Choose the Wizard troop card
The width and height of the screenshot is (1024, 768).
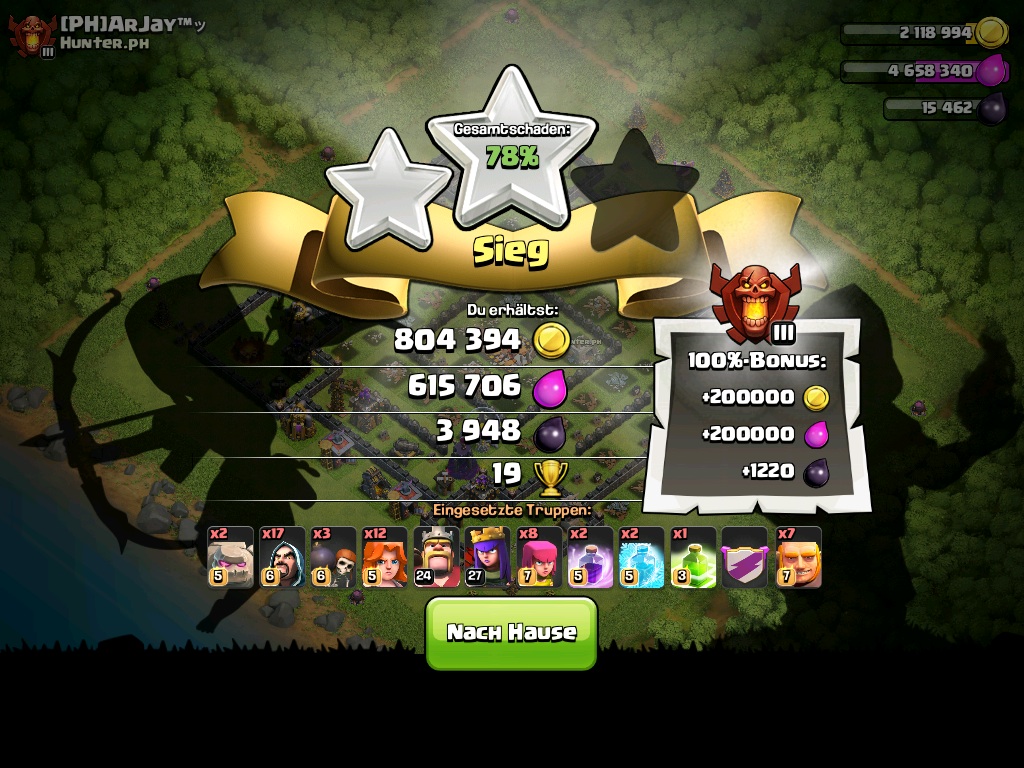[x=282, y=557]
